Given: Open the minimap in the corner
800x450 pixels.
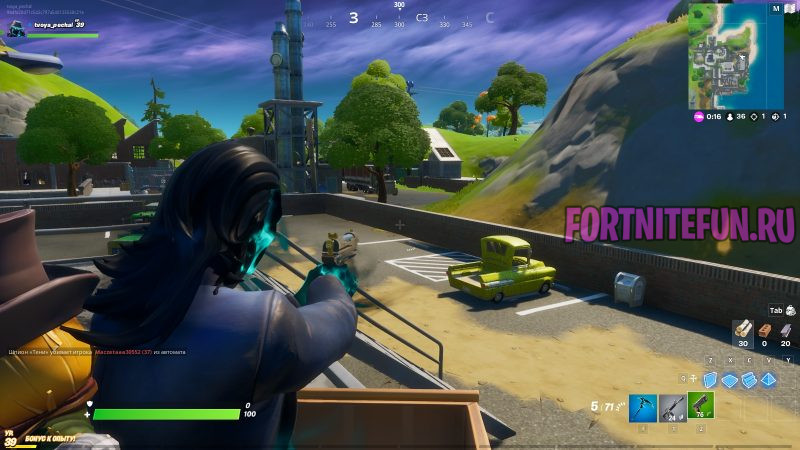Looking at the screenshot, I should tap(726, 60).
